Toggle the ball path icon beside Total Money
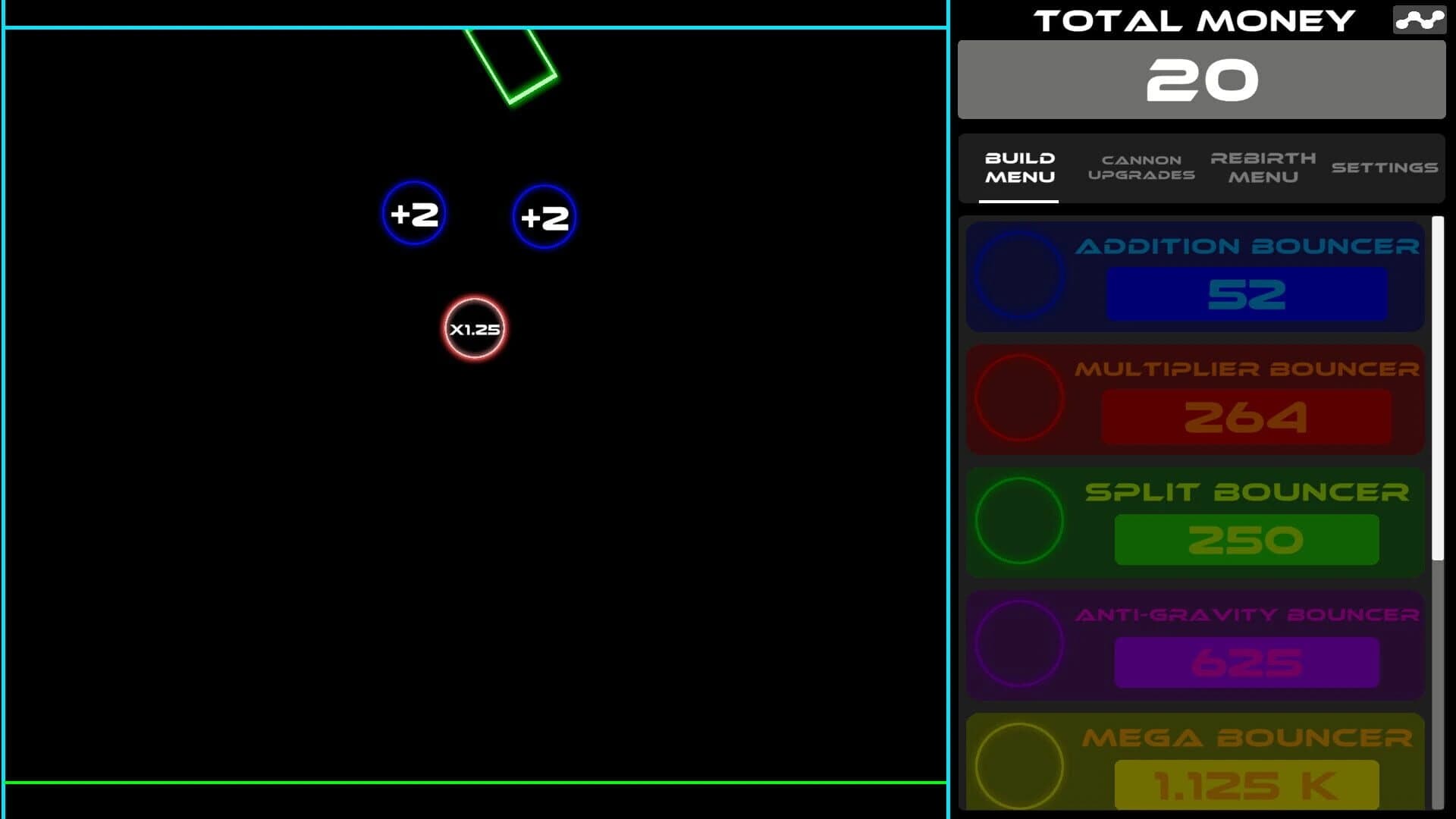The image size is (1456, 819). pos(1419,20)
